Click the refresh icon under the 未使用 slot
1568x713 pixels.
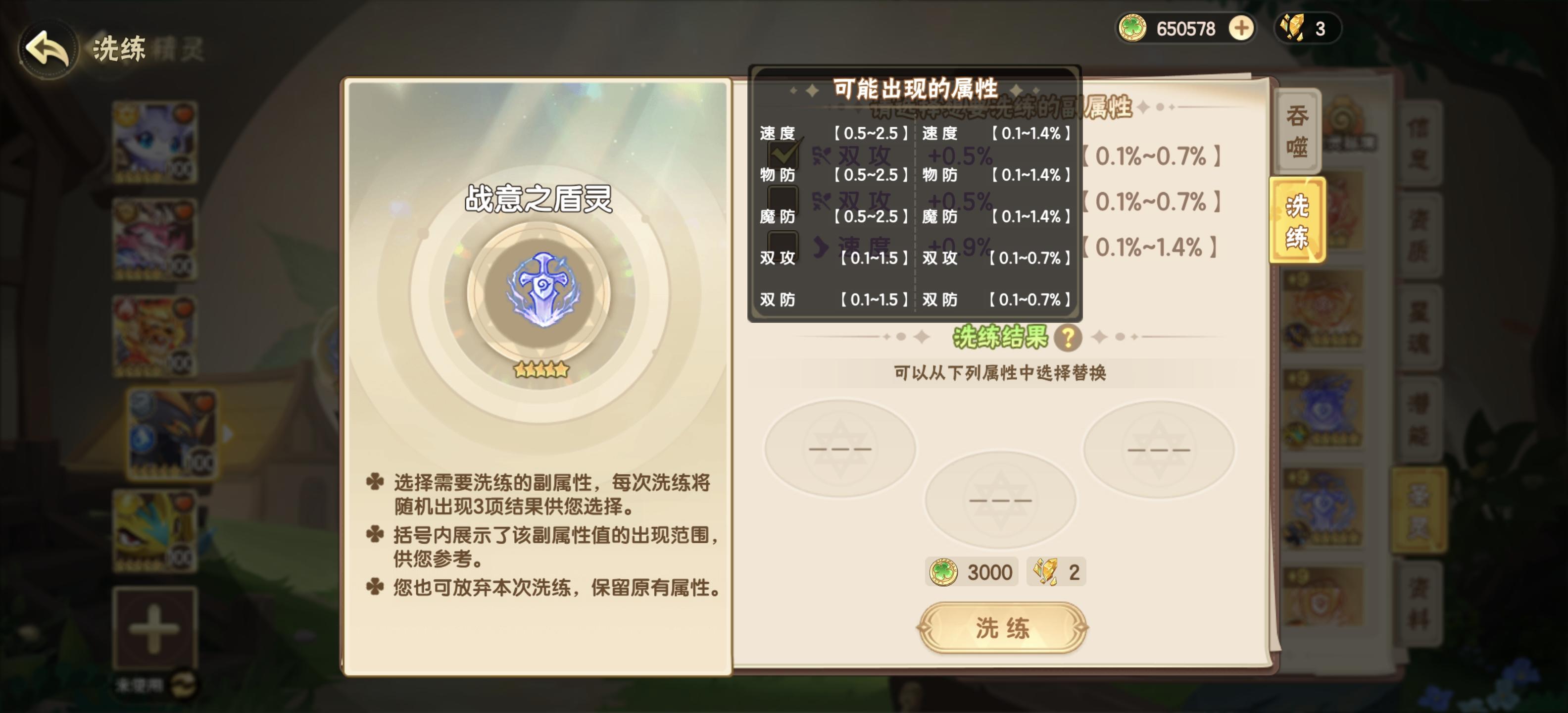pyautogui.click(x=184, y=685)
